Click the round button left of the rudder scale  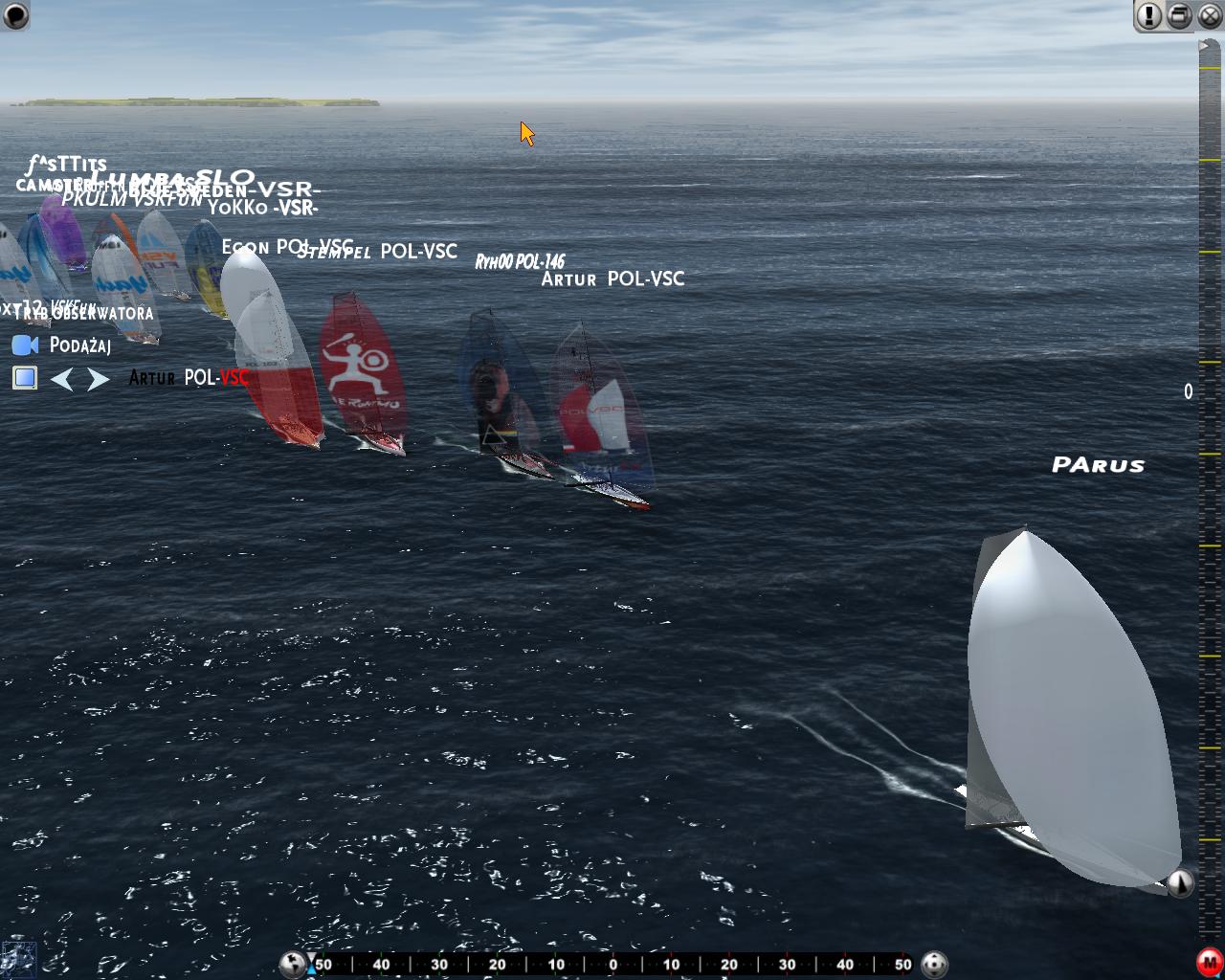tap(293, 964)
